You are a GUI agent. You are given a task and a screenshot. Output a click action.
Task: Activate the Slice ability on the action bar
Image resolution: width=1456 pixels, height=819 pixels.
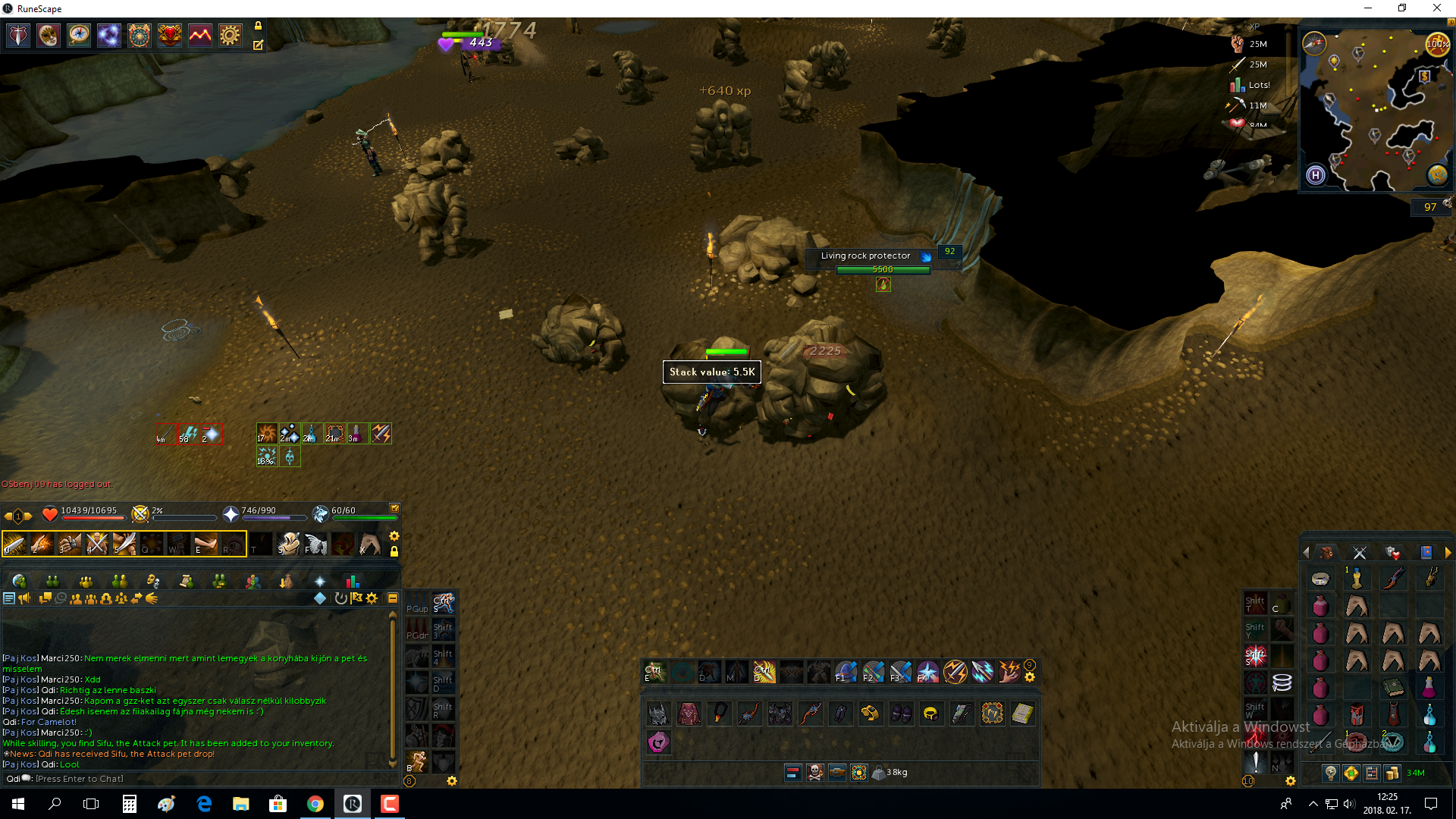coord(14,544)
